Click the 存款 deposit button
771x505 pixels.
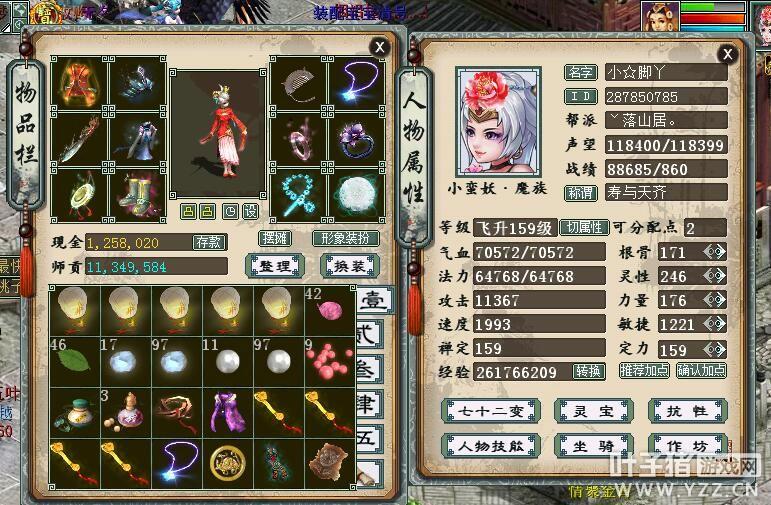click(209, 242)
